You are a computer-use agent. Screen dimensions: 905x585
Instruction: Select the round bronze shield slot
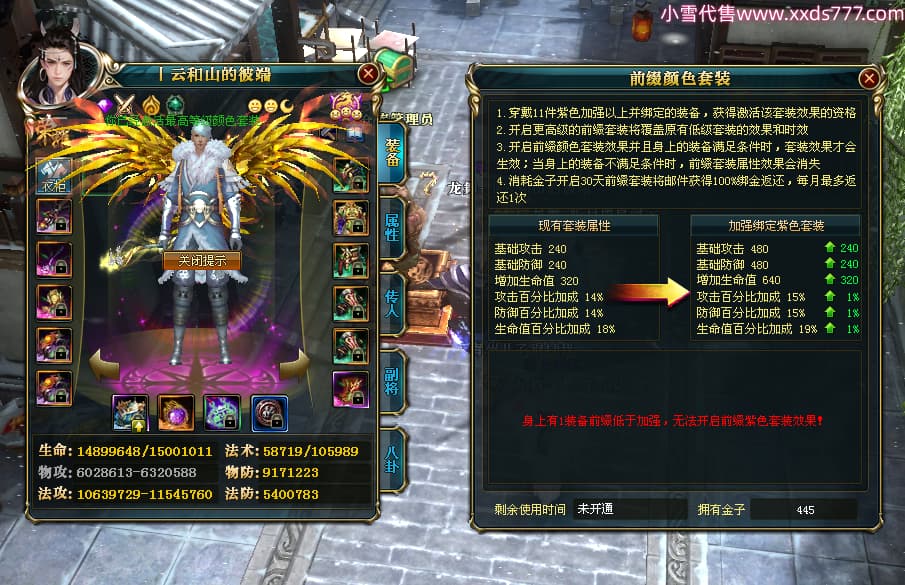270,412
